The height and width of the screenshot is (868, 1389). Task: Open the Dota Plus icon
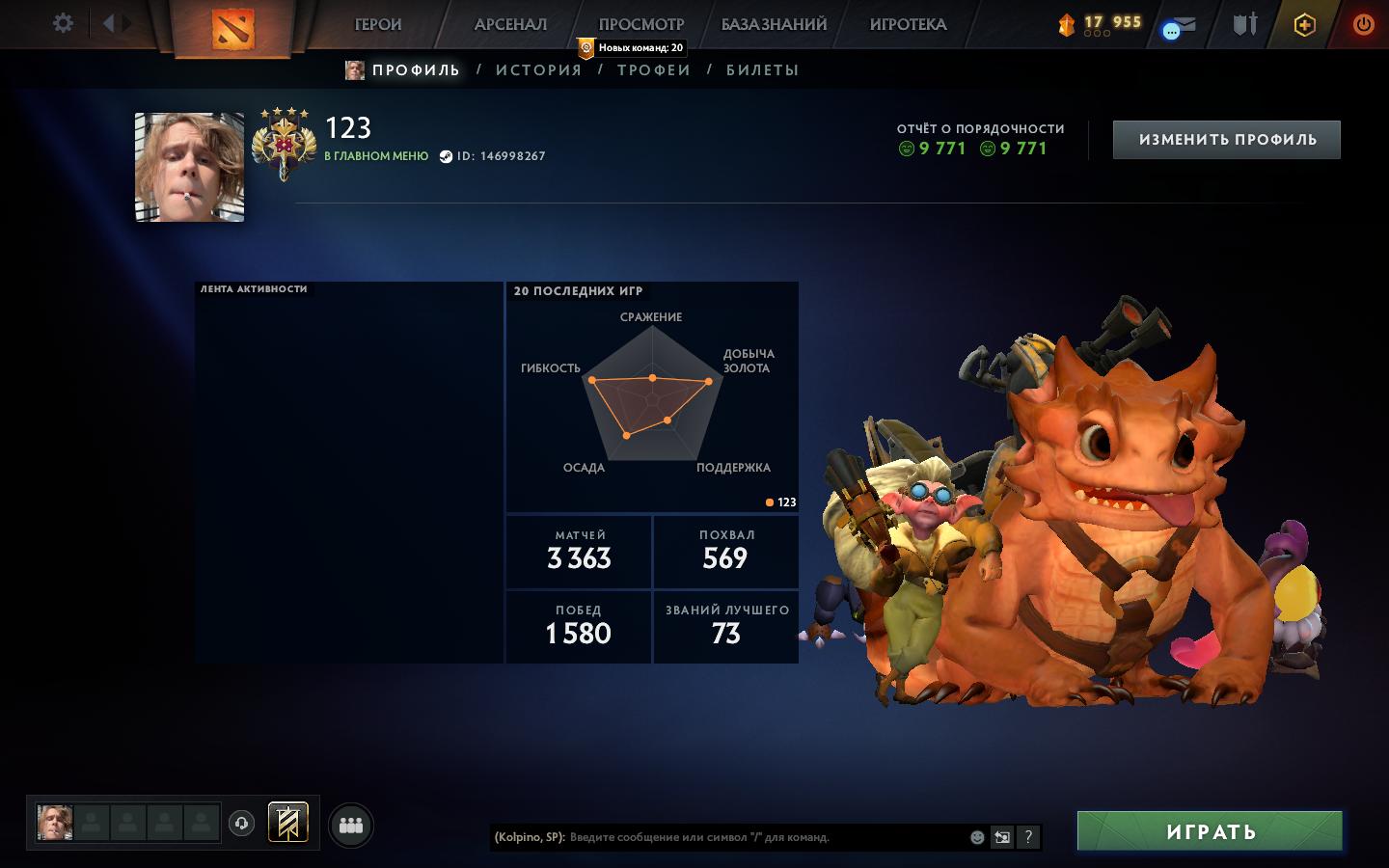[x=1304, y=25]
